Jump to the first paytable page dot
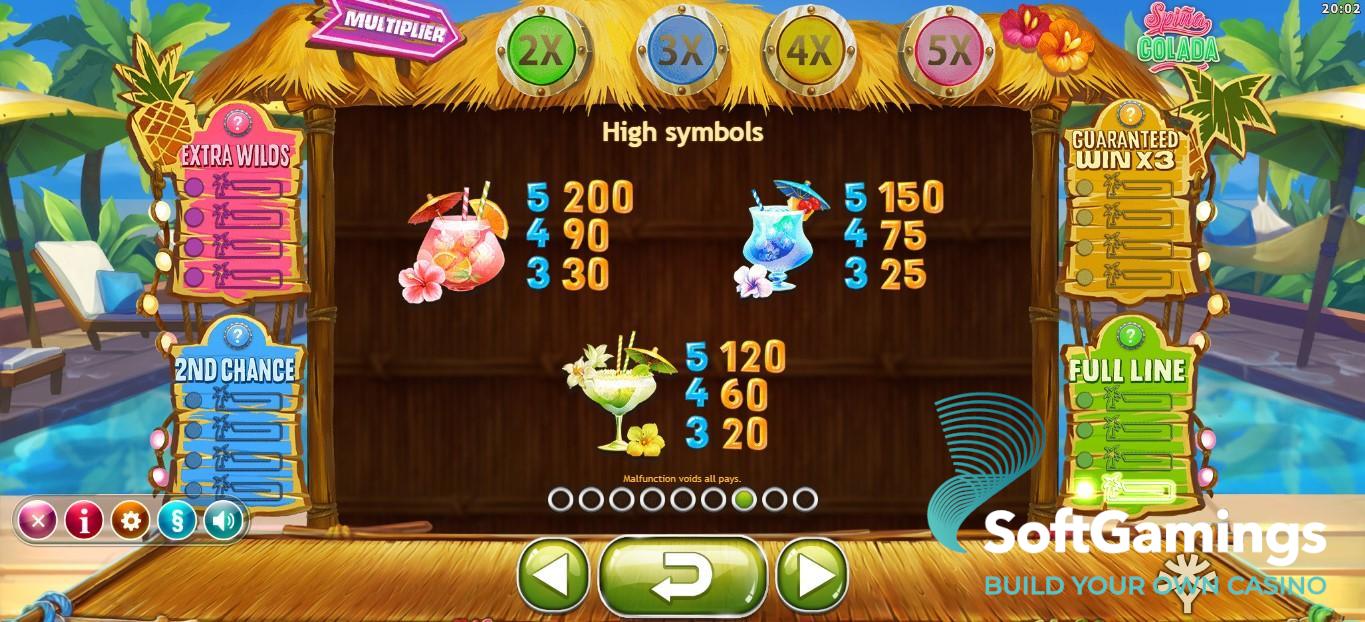The image size is (1365, 622). [560, 499]
